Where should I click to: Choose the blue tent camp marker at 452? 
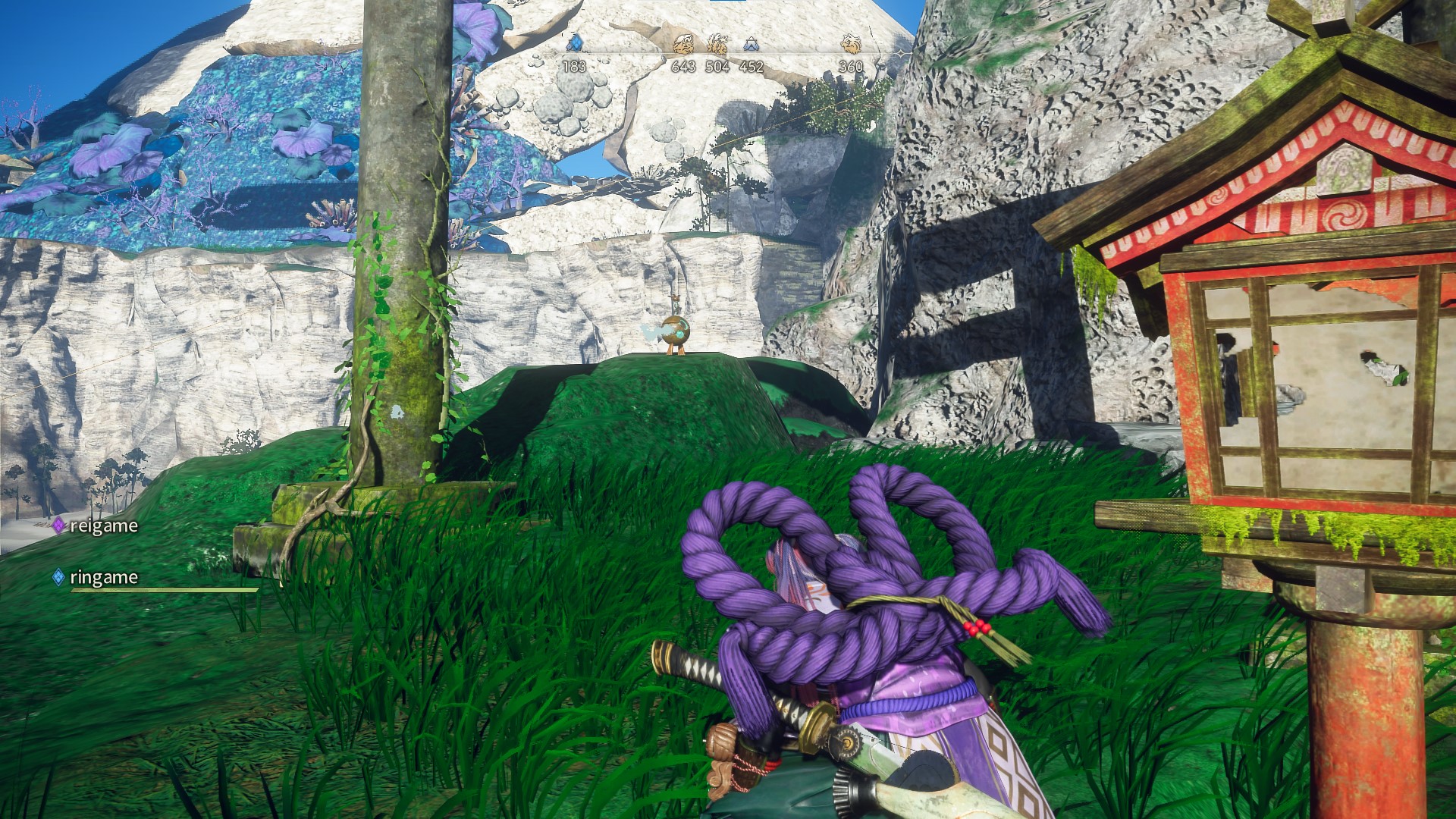(751, 43)
